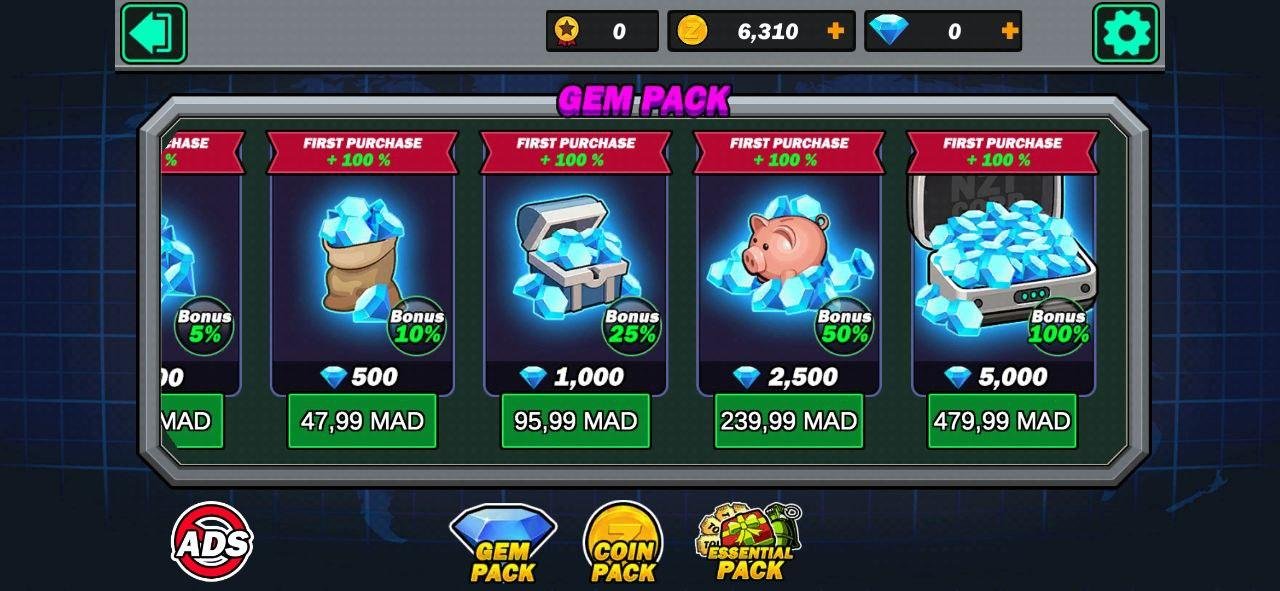Open the gear settings menu
The width and height of the screenshot is (1280, 591).
coord(1126,33)
